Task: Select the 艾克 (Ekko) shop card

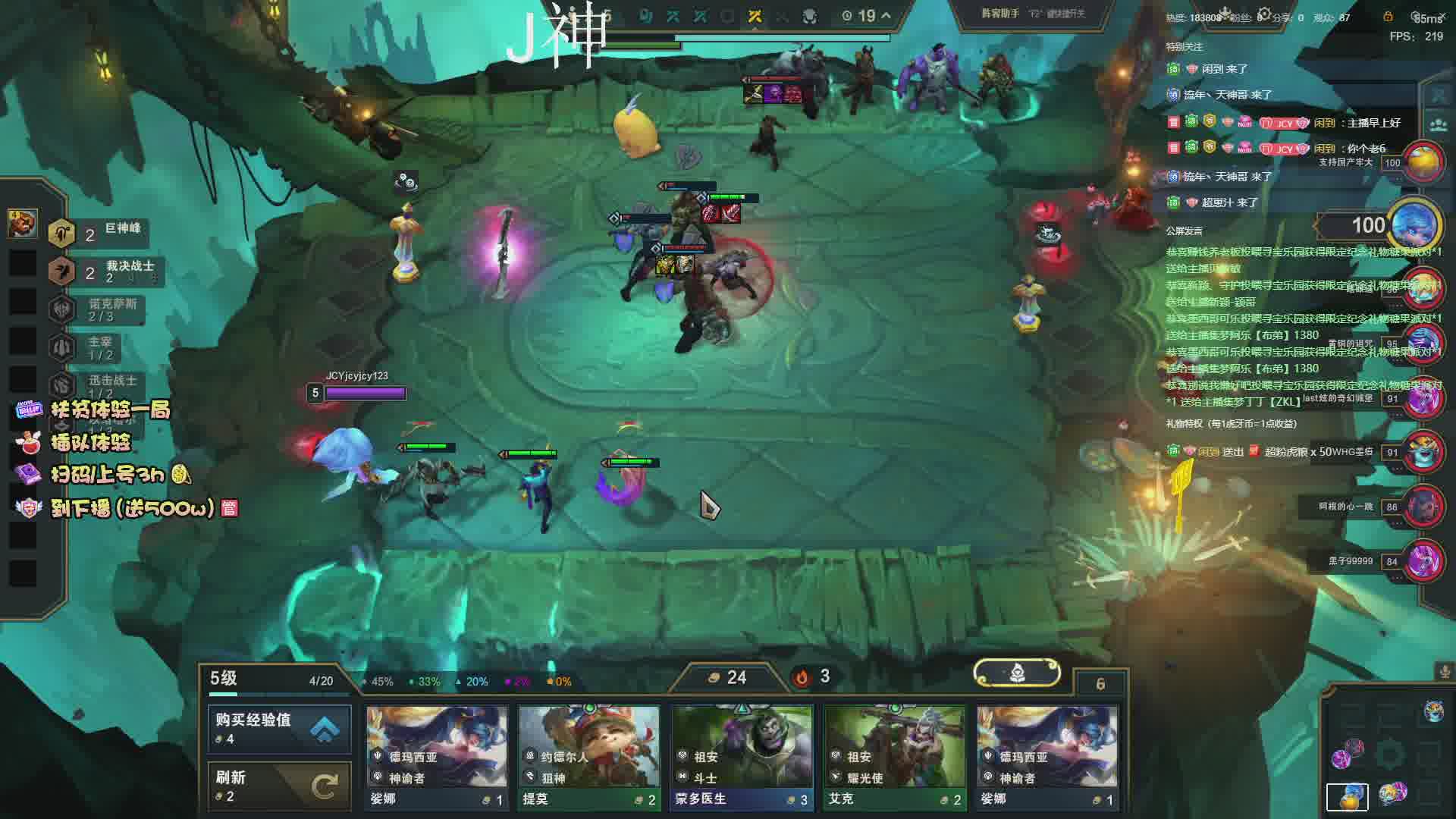Action: [895, 757]
